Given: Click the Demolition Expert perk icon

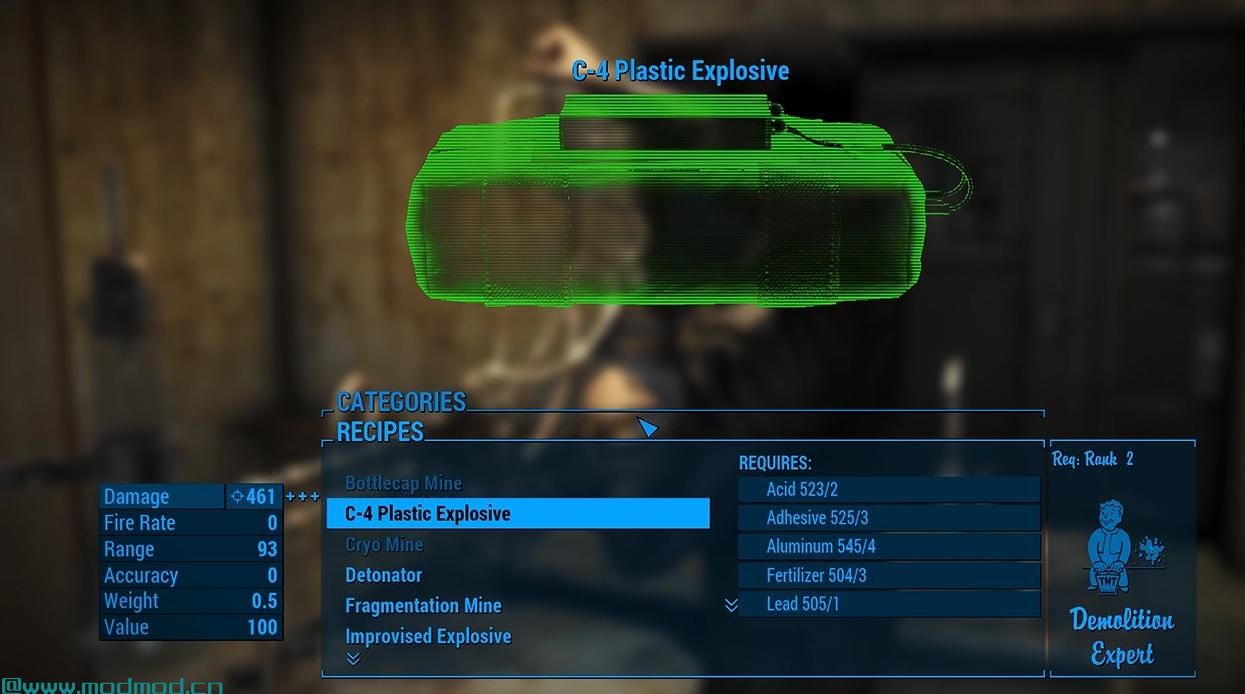Looking at the screenshot, I should [1122, 547].
